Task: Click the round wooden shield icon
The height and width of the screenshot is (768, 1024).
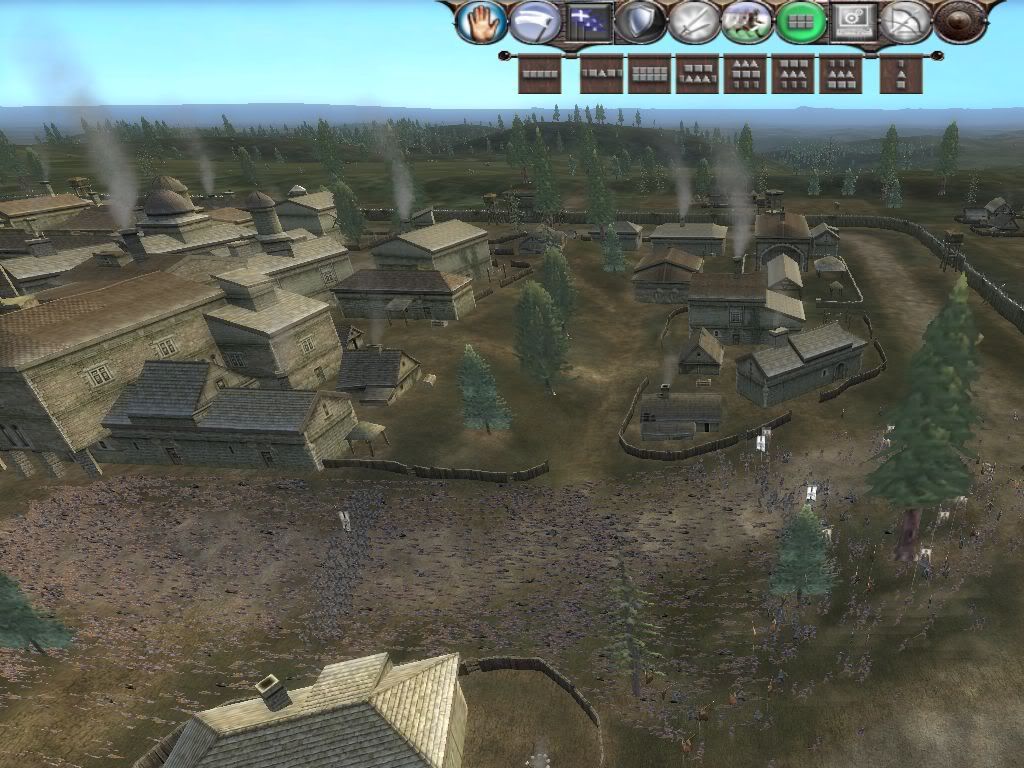Action: 960,22
